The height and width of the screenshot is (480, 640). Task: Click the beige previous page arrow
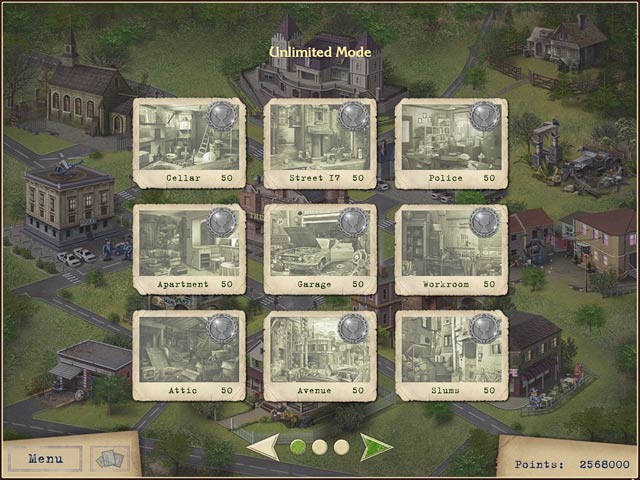(x=263, y=446)
